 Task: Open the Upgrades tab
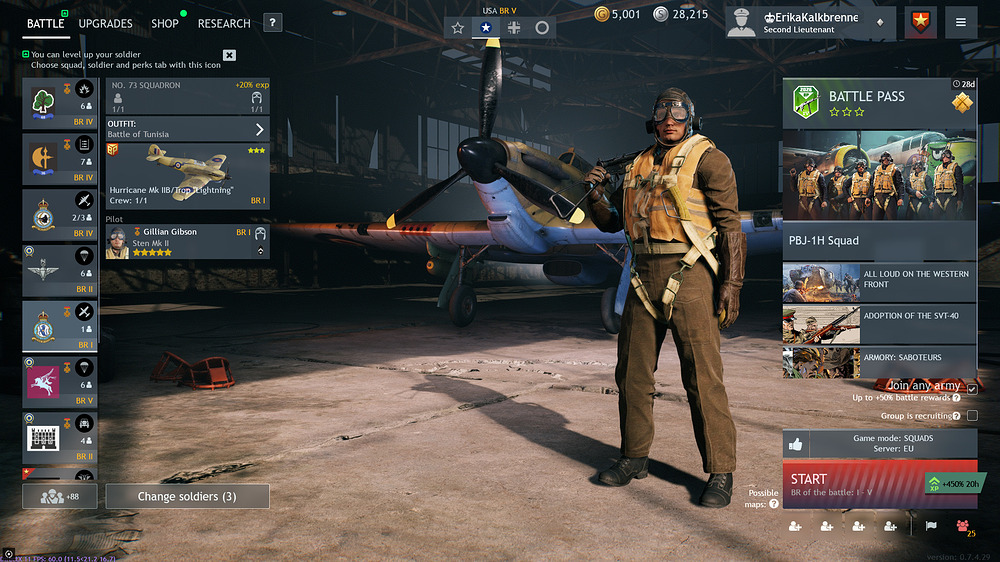105,23
